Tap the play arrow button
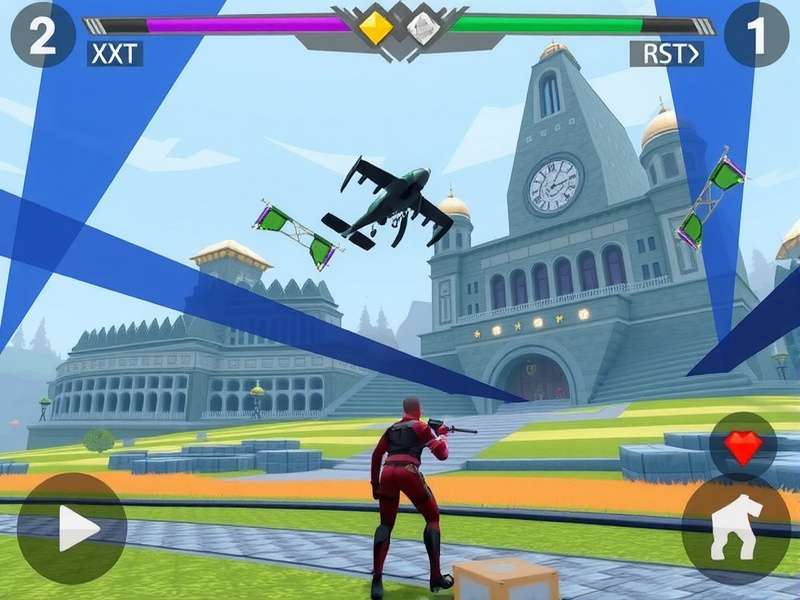The image size is (800, 600). (72, 528)
